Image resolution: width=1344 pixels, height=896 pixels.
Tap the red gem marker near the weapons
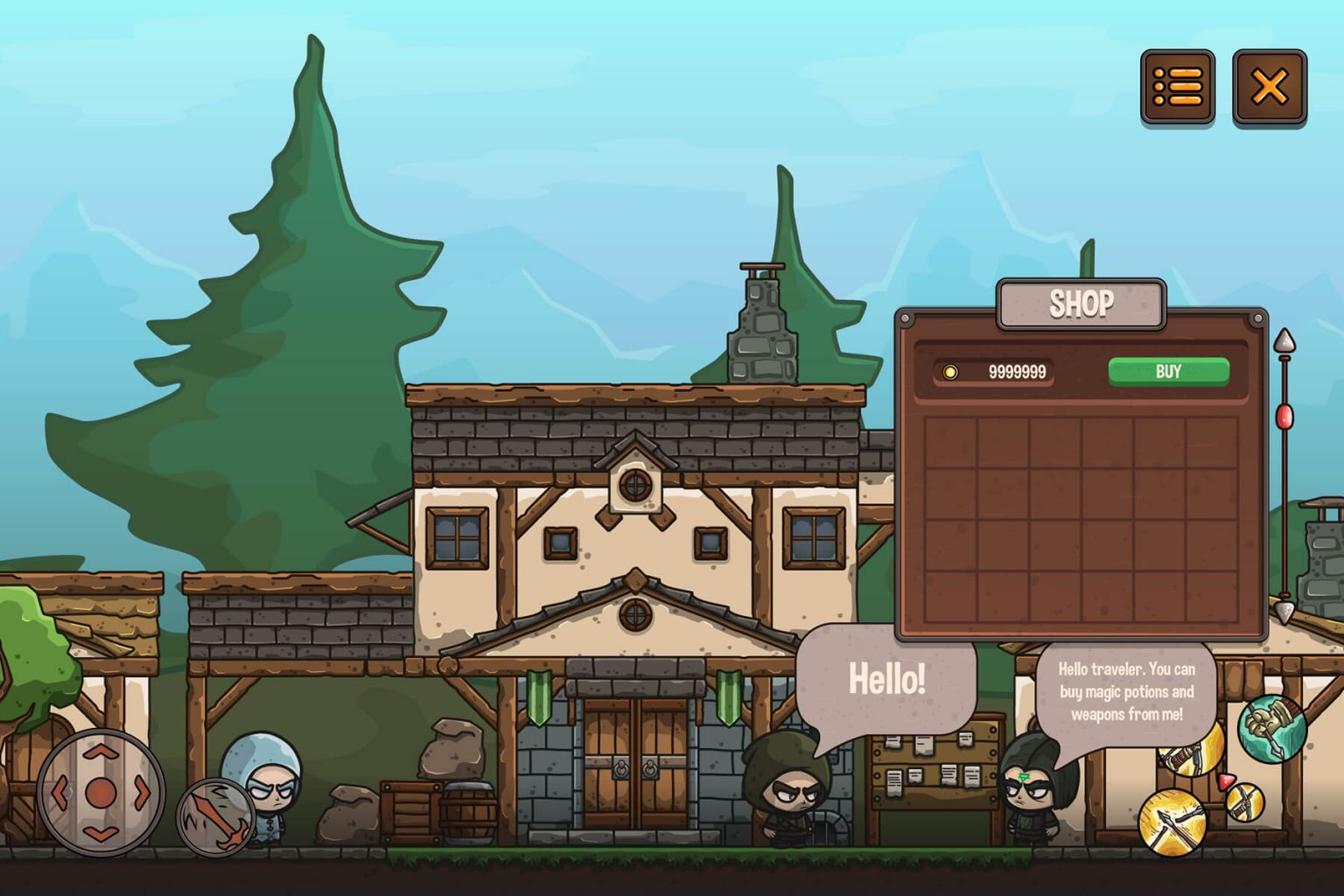[x=1227, y=780]
